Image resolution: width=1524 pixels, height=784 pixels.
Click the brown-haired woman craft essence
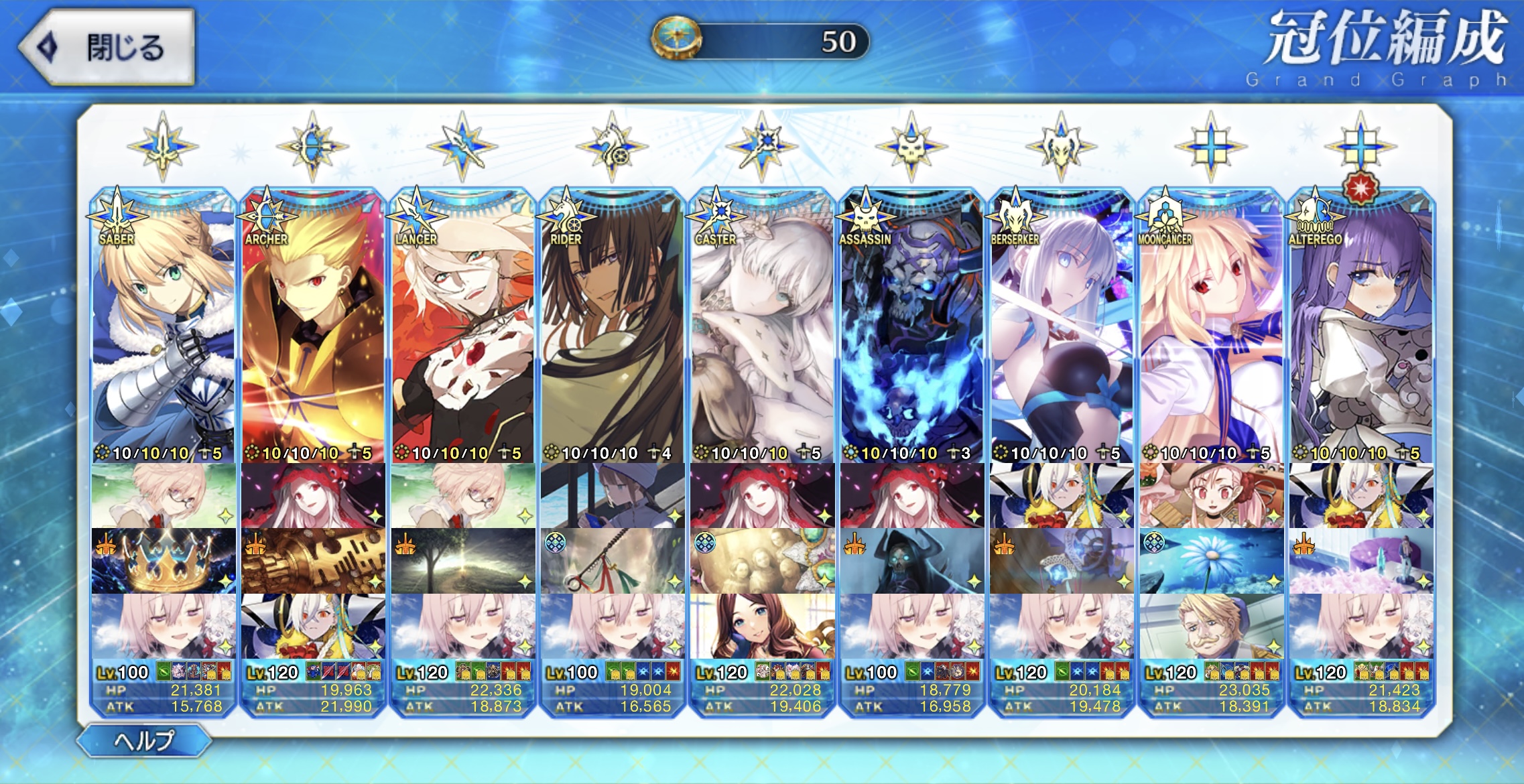click(762, 627)
